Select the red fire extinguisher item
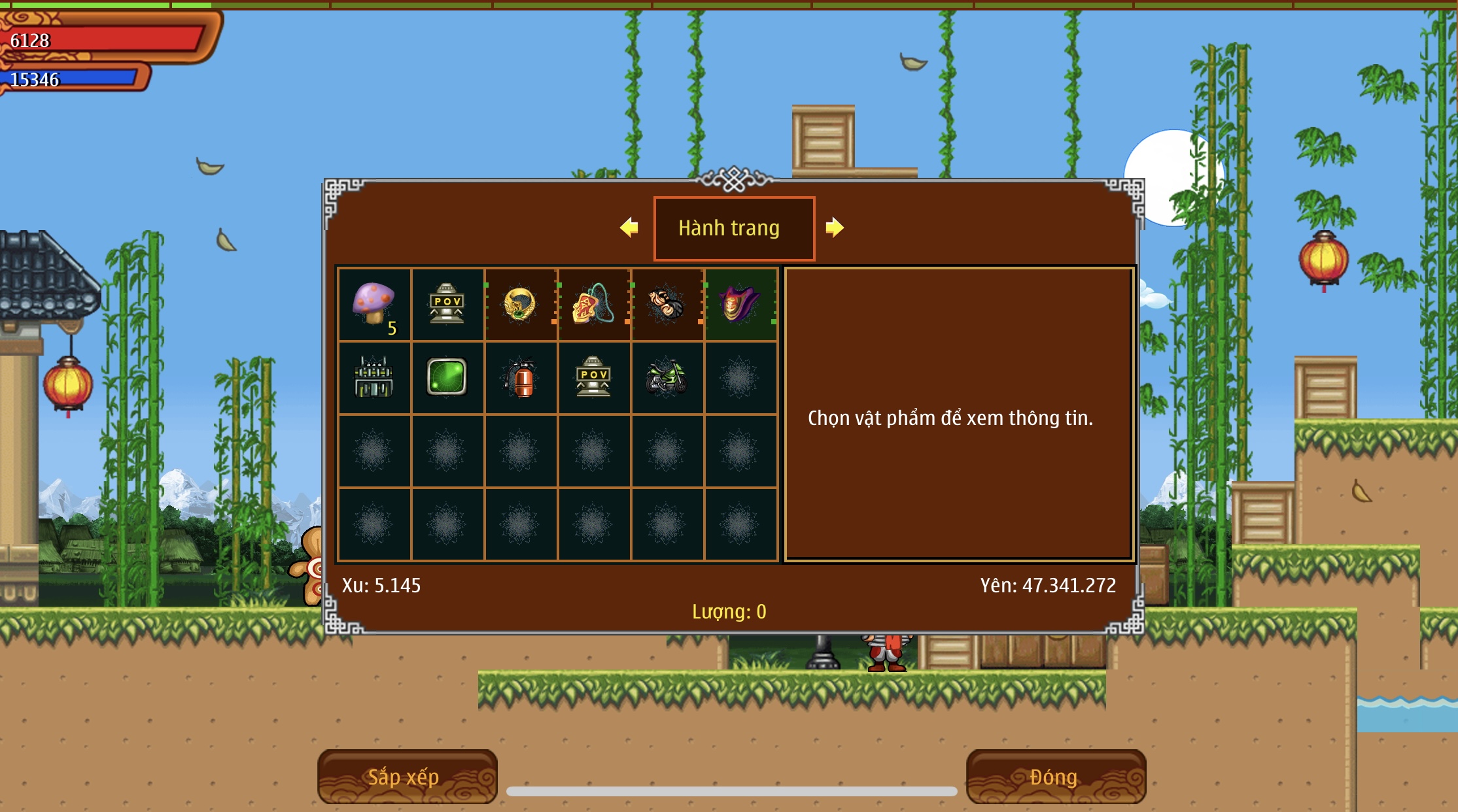The height and width of the screenshot is (812, 1458). [x=520, y=378]
